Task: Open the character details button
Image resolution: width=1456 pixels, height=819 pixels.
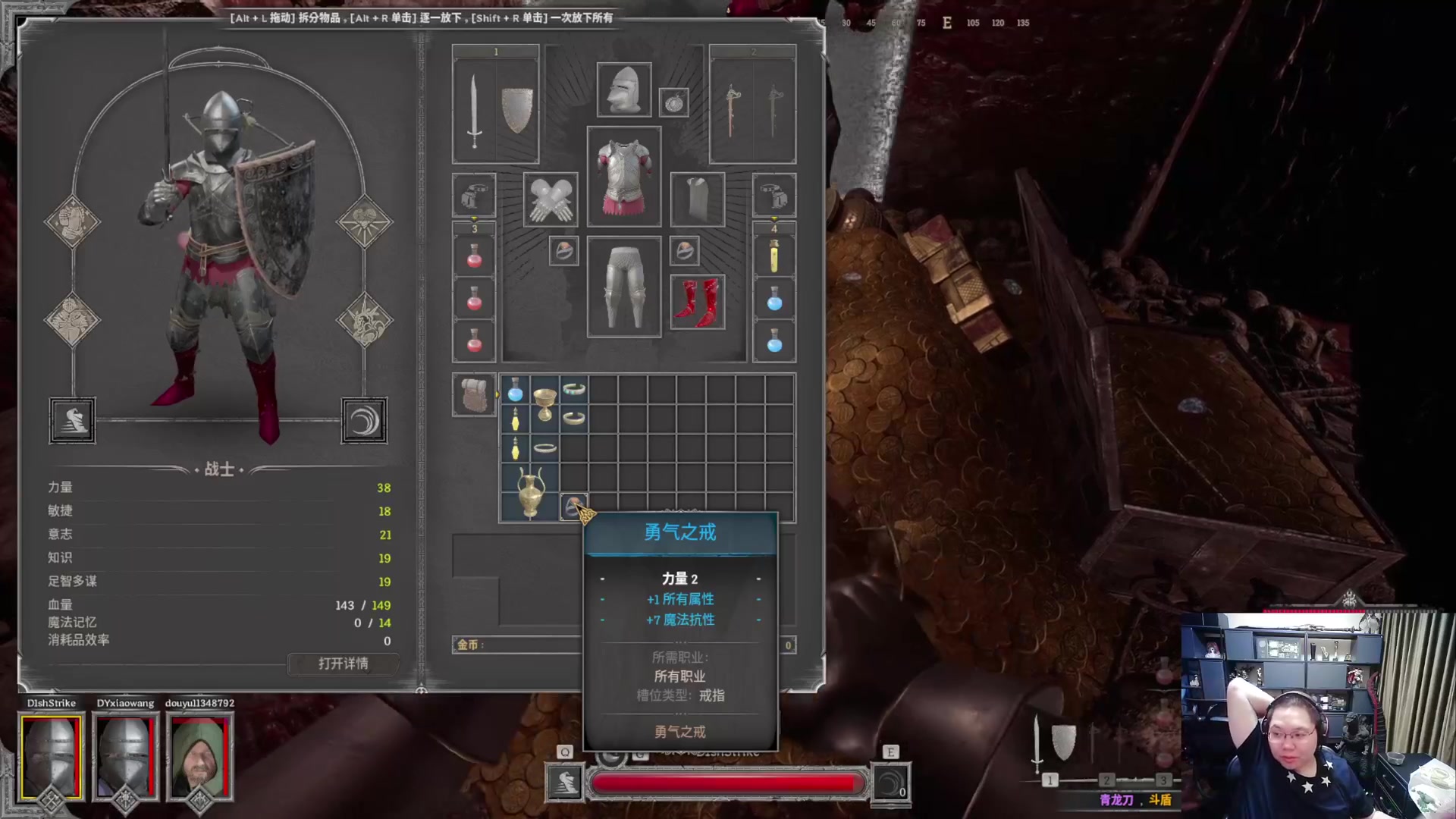Action: 343,664
